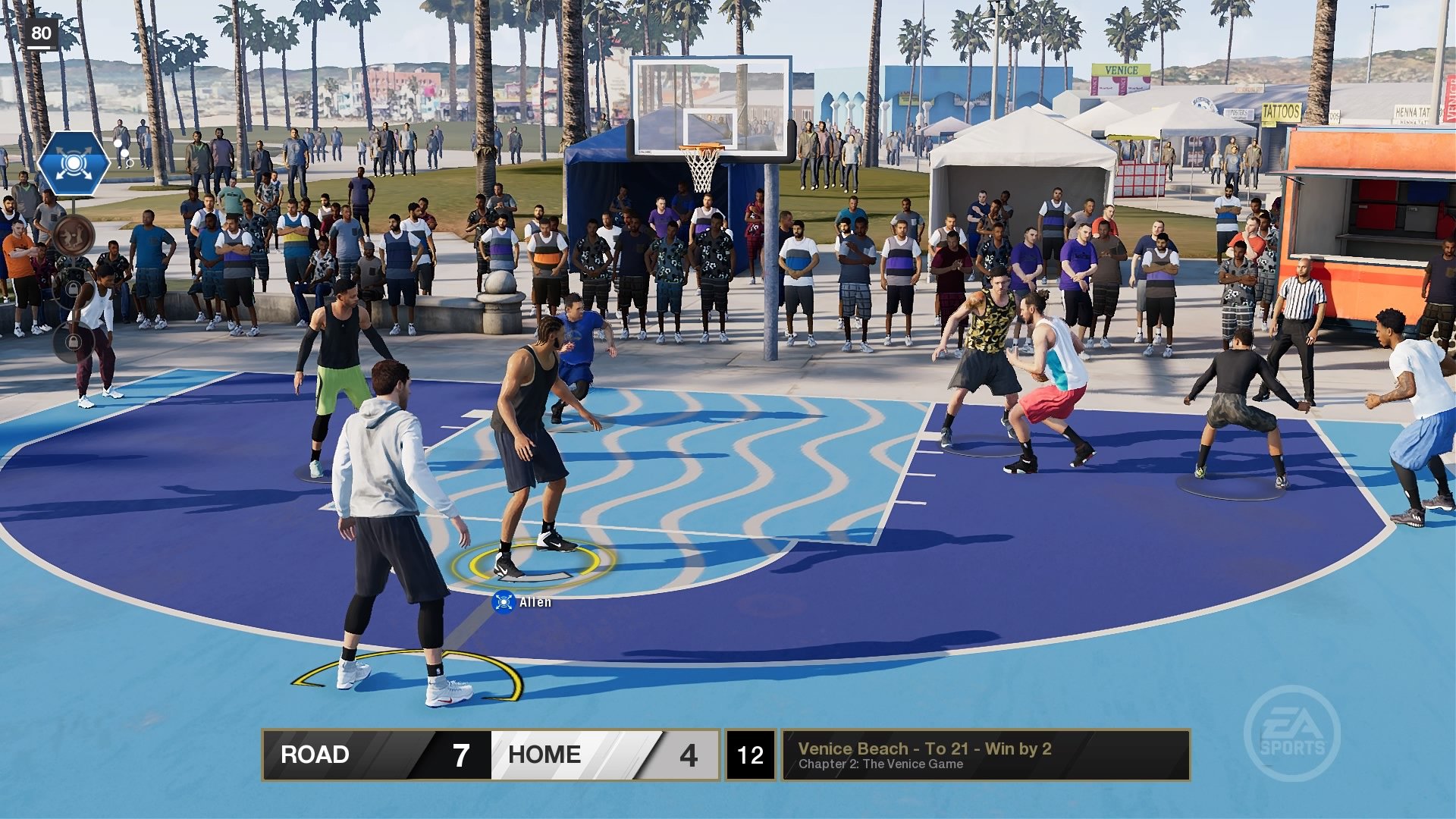This screenshot has width=1456, height=819.
Task: Click the 80 rating meter with progress bar
Action: (x=42, y=32)
